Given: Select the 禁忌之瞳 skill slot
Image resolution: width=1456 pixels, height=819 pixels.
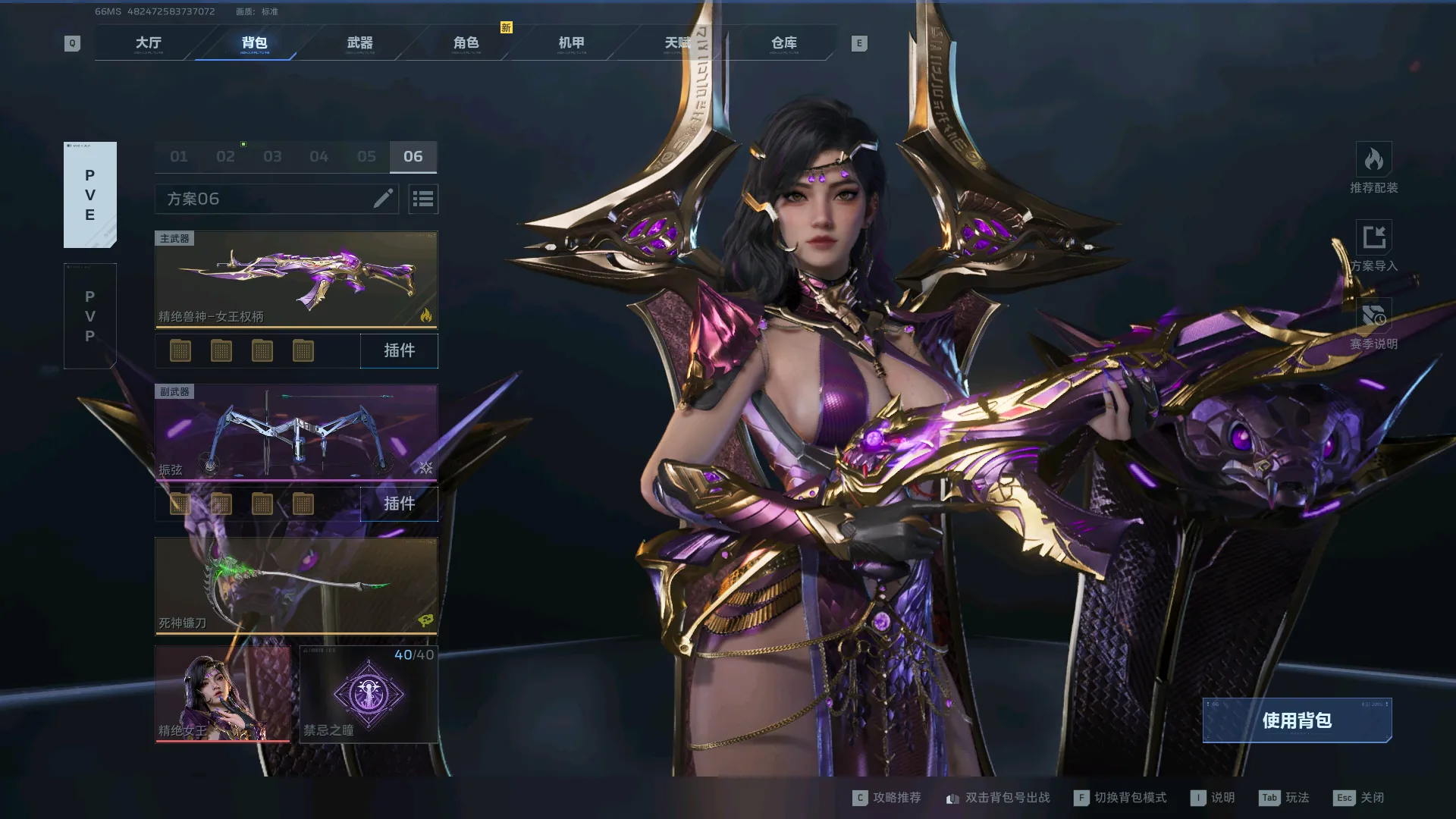Looking at the screenshot, I should (369, 694).
